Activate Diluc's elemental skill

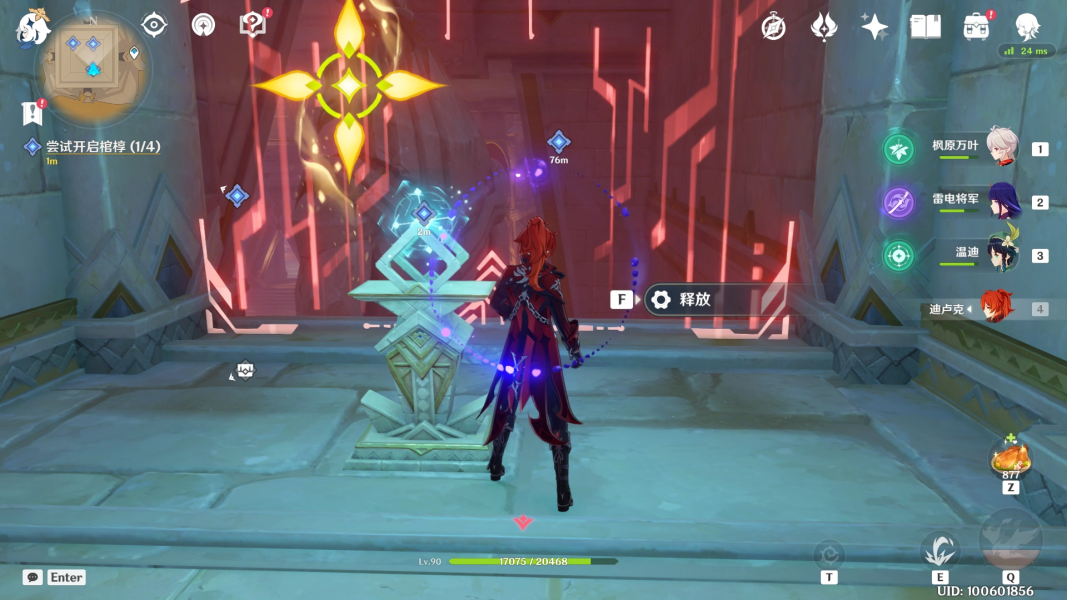[940, 549]
